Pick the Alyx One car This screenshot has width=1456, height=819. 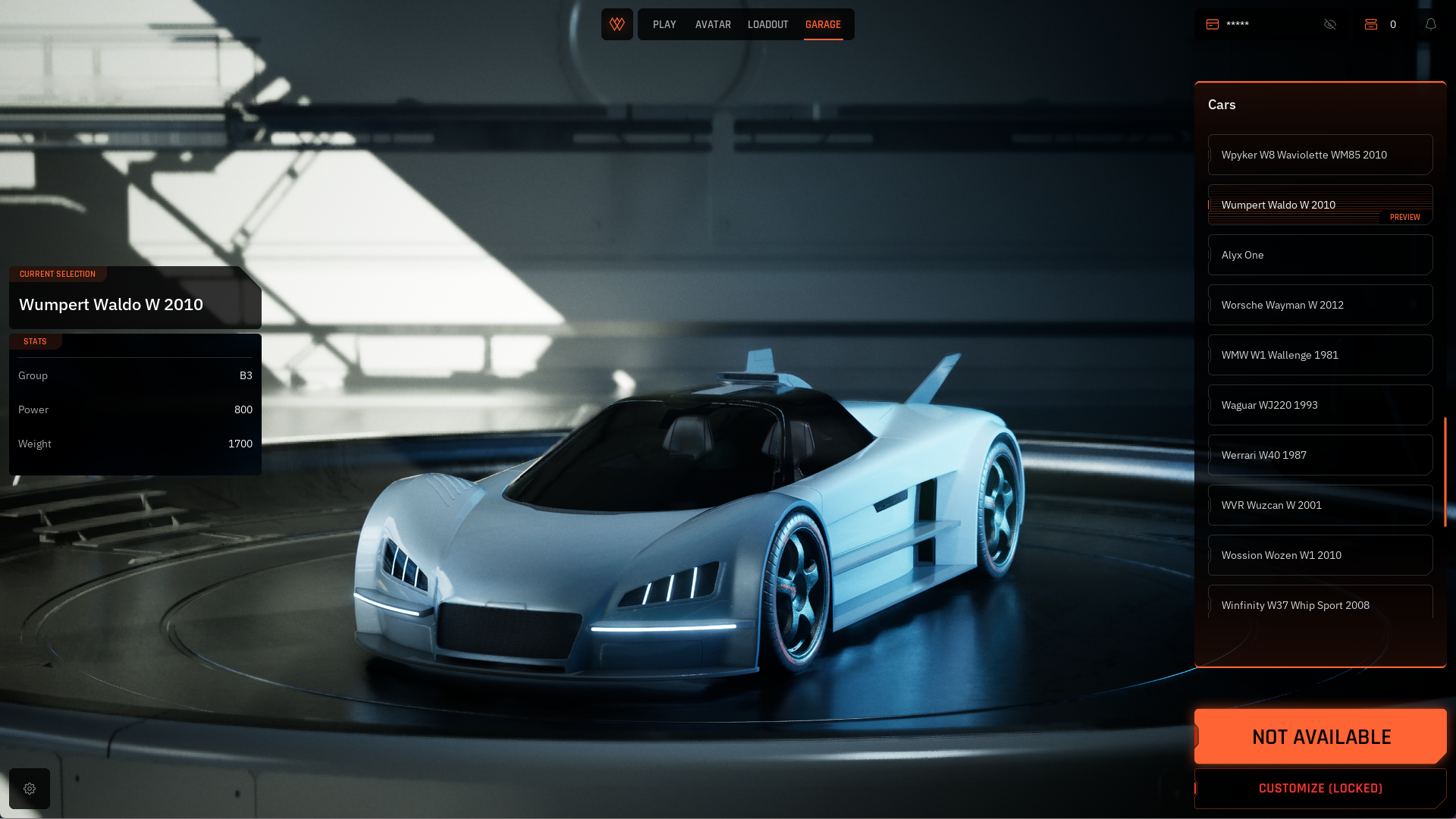tap(1319, 255)
